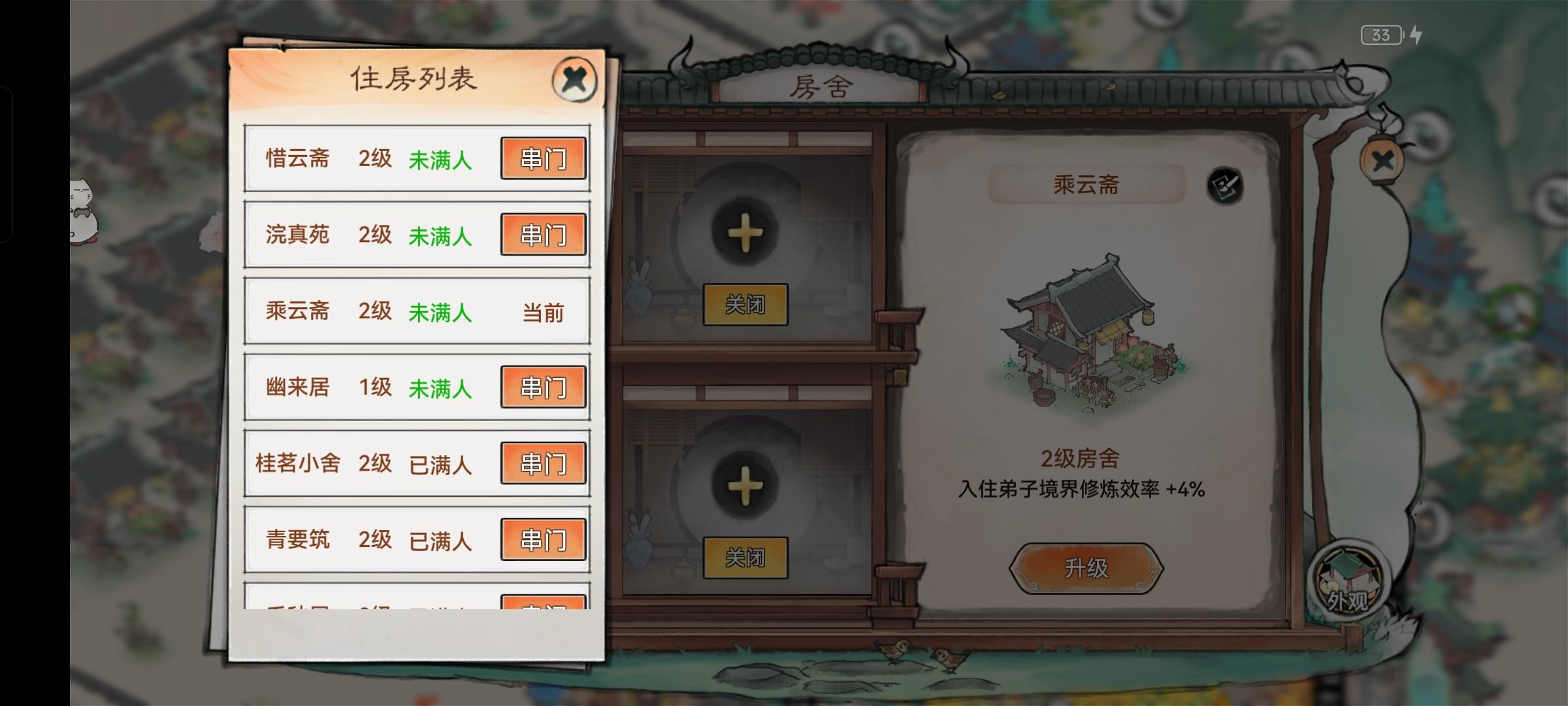1568x706 pixels.
Task: Tap 串门 for 青要筑
Action: point(544,540)
